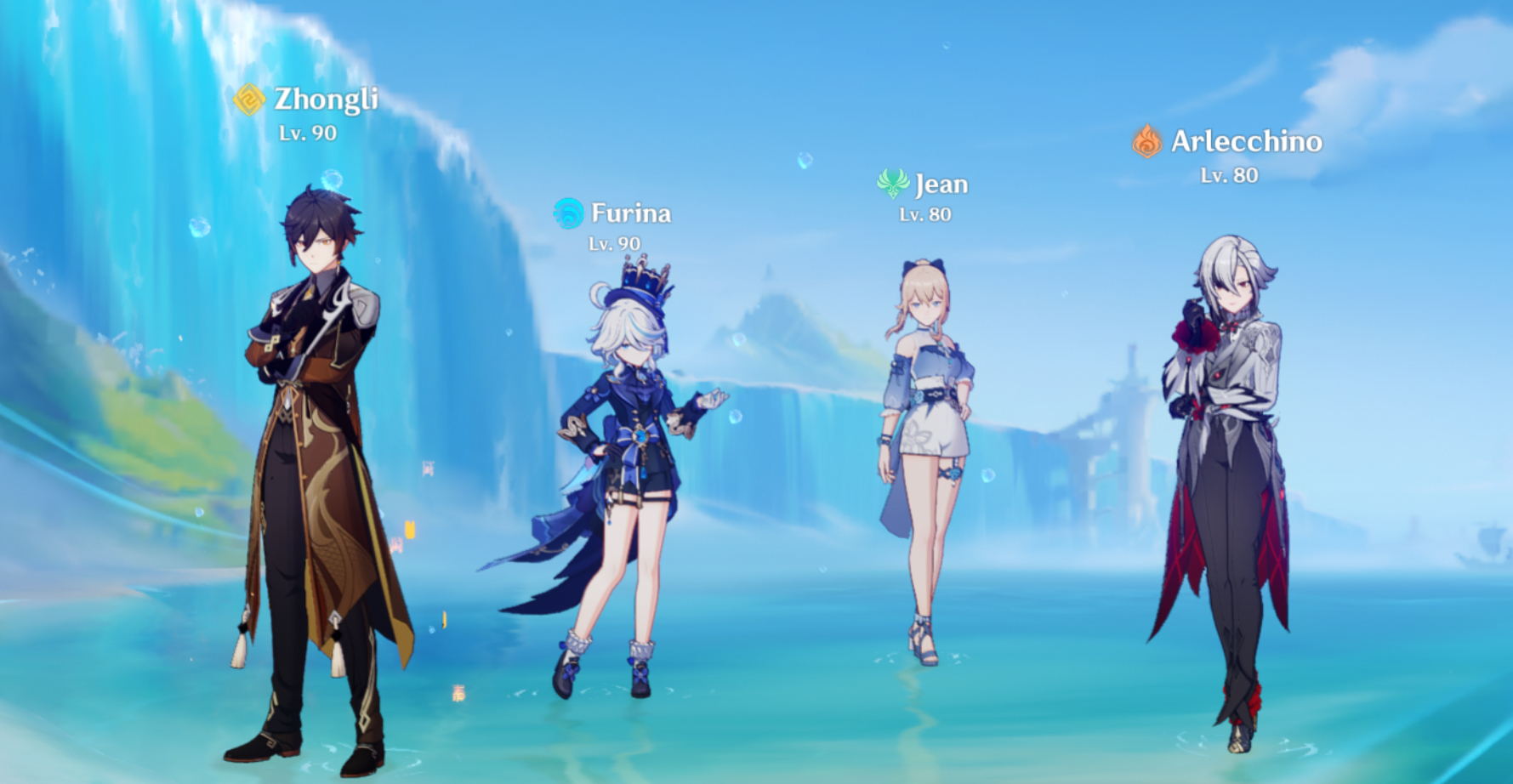The height and width of the screenshot is (784, 1513).
Task: Click the Jean name label
Action: coord(942,185)
